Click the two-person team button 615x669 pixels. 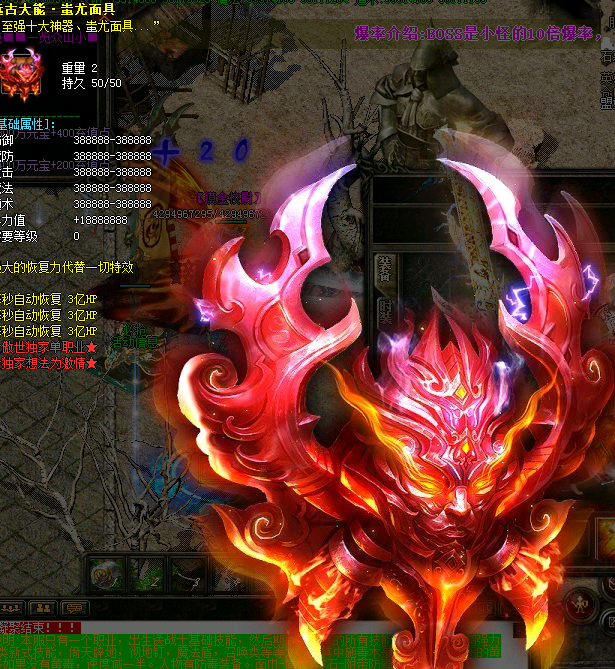[x=44, y=607]
